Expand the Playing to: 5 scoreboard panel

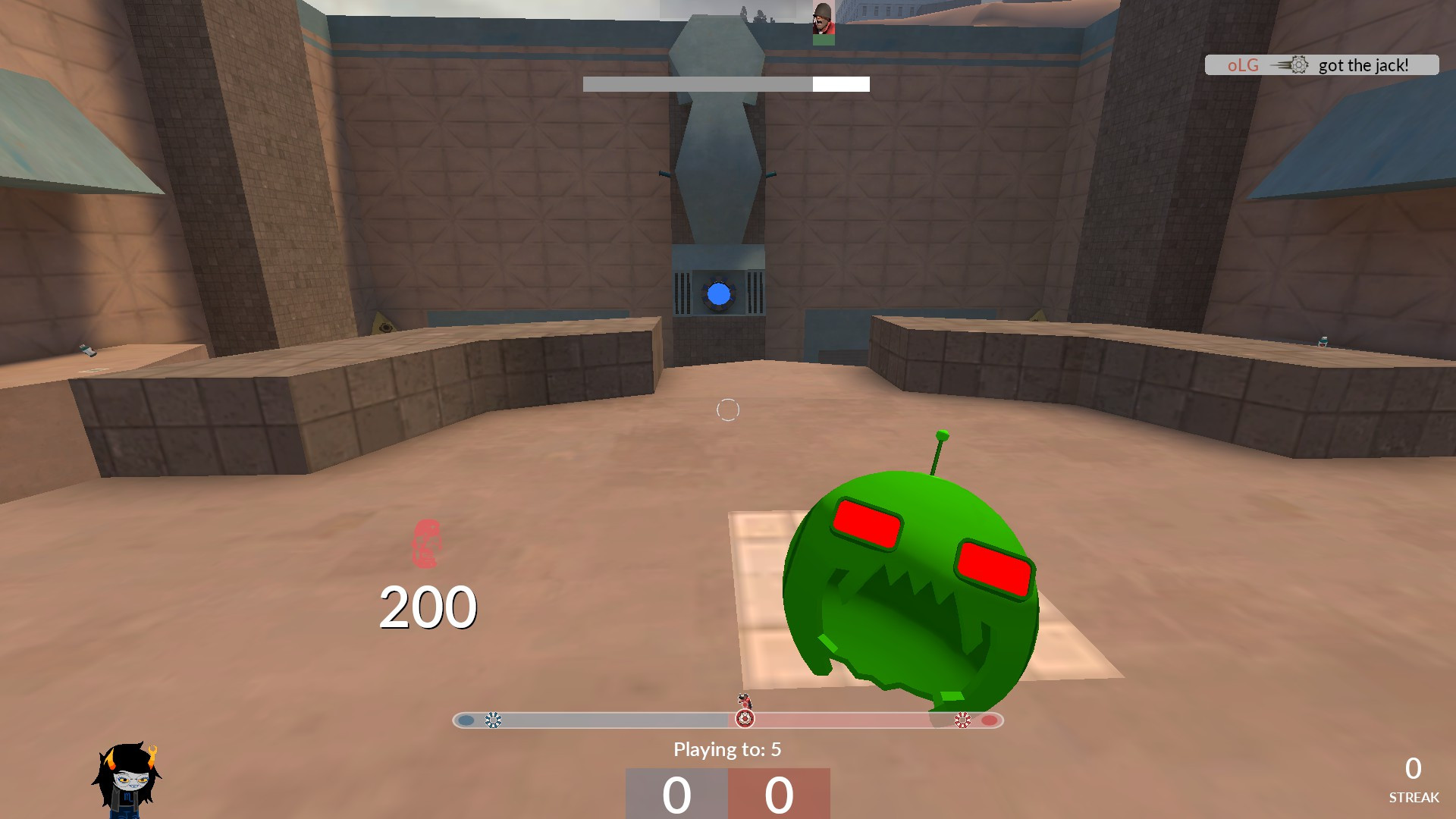[728, 750]
